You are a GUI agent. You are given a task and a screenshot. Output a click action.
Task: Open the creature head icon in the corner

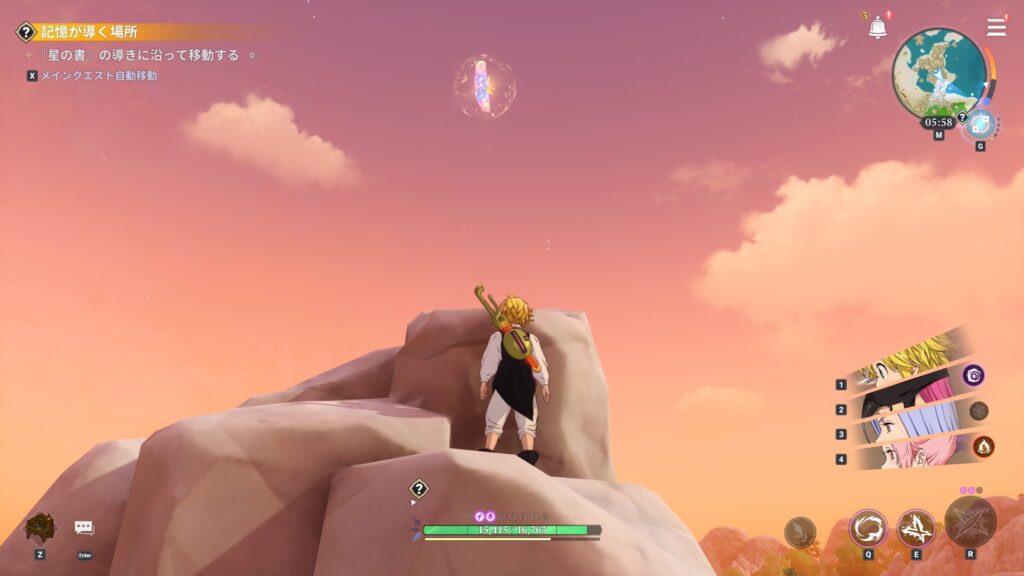pyautogui.click(x=40, y=527)
